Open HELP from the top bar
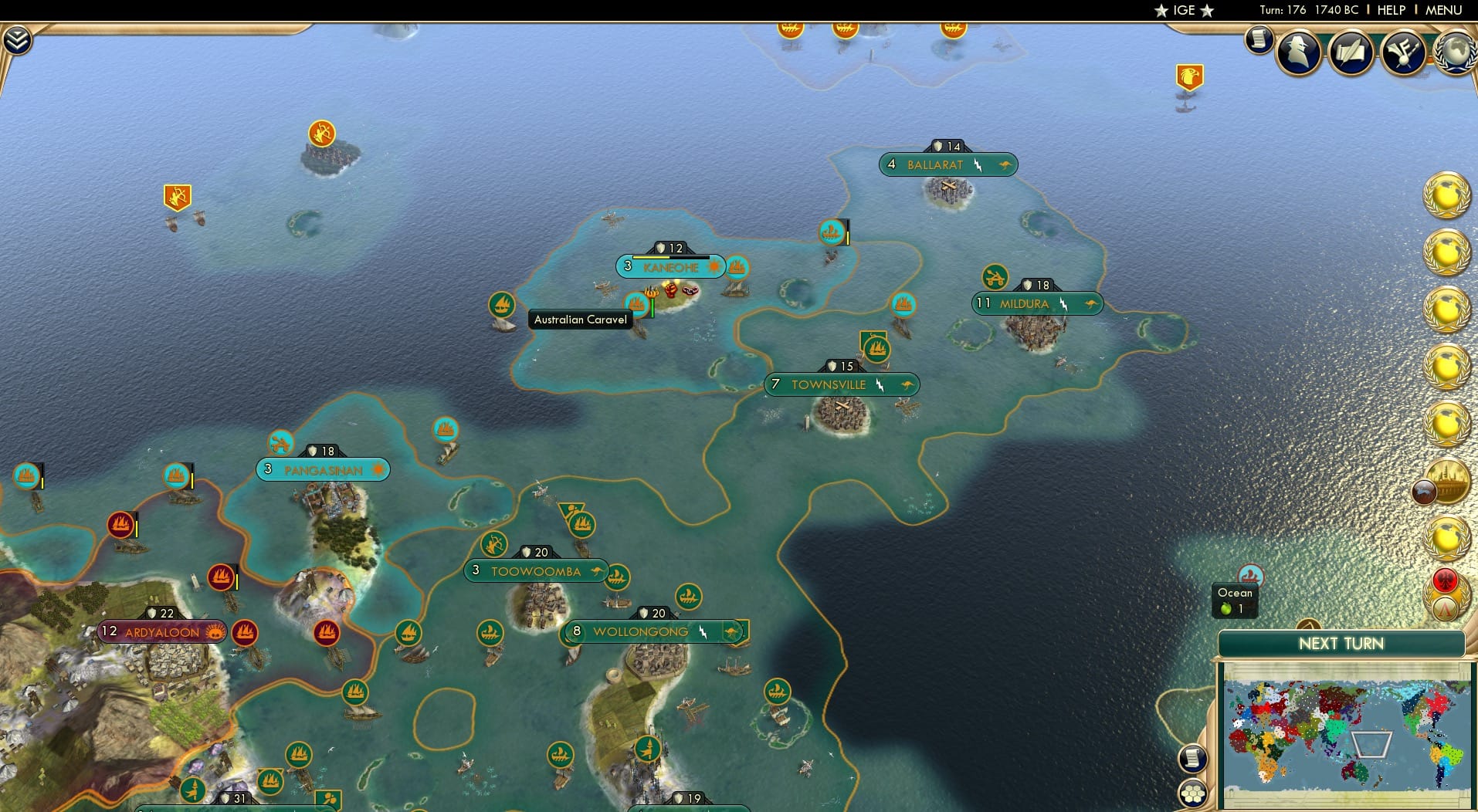Image resolution: width=1478 pixels, height=812 pixels. click(x=1390, y=10)
